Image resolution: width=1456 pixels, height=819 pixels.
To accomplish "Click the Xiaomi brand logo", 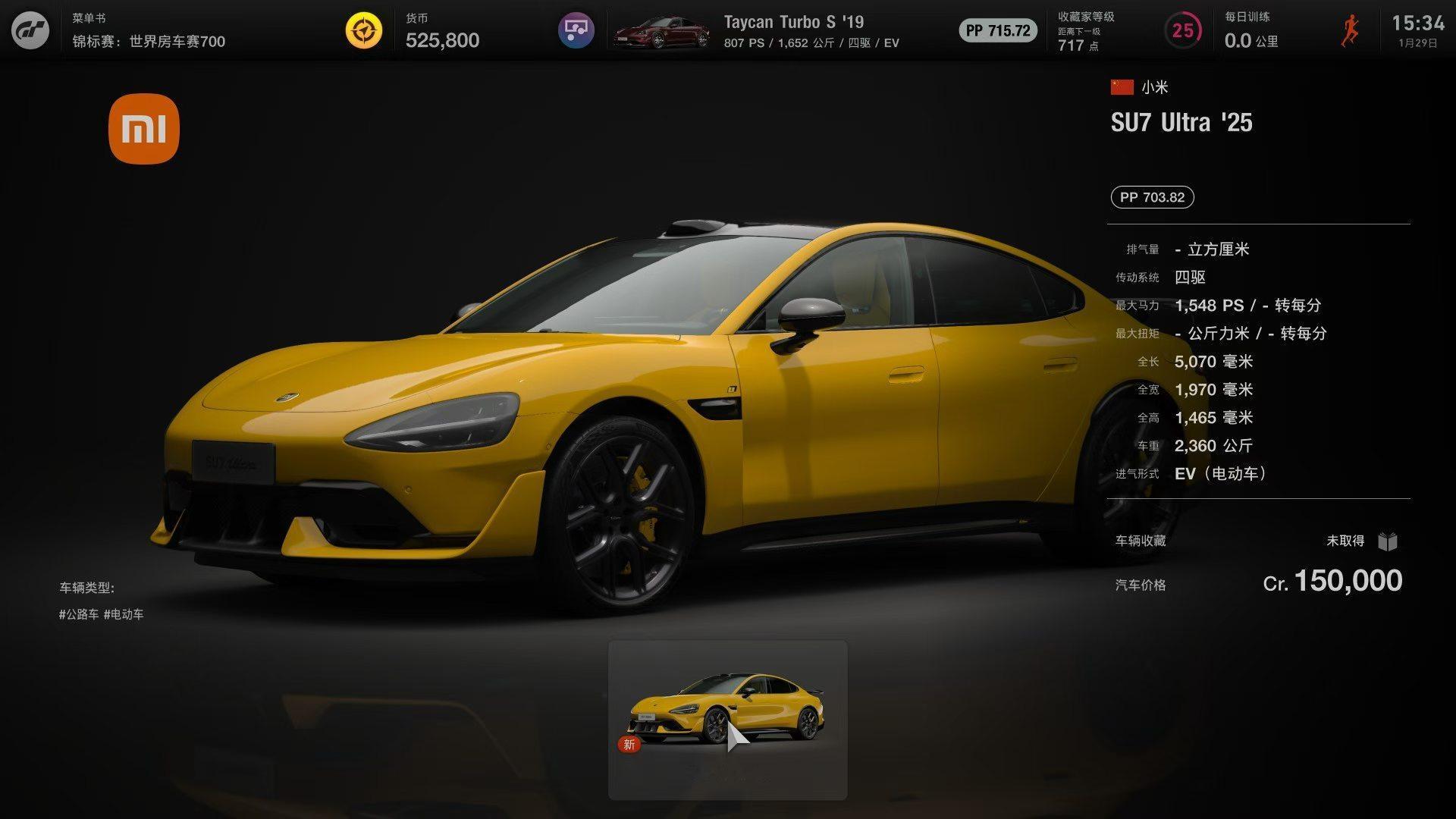I will pyautogui.click(x=144, y=129).
